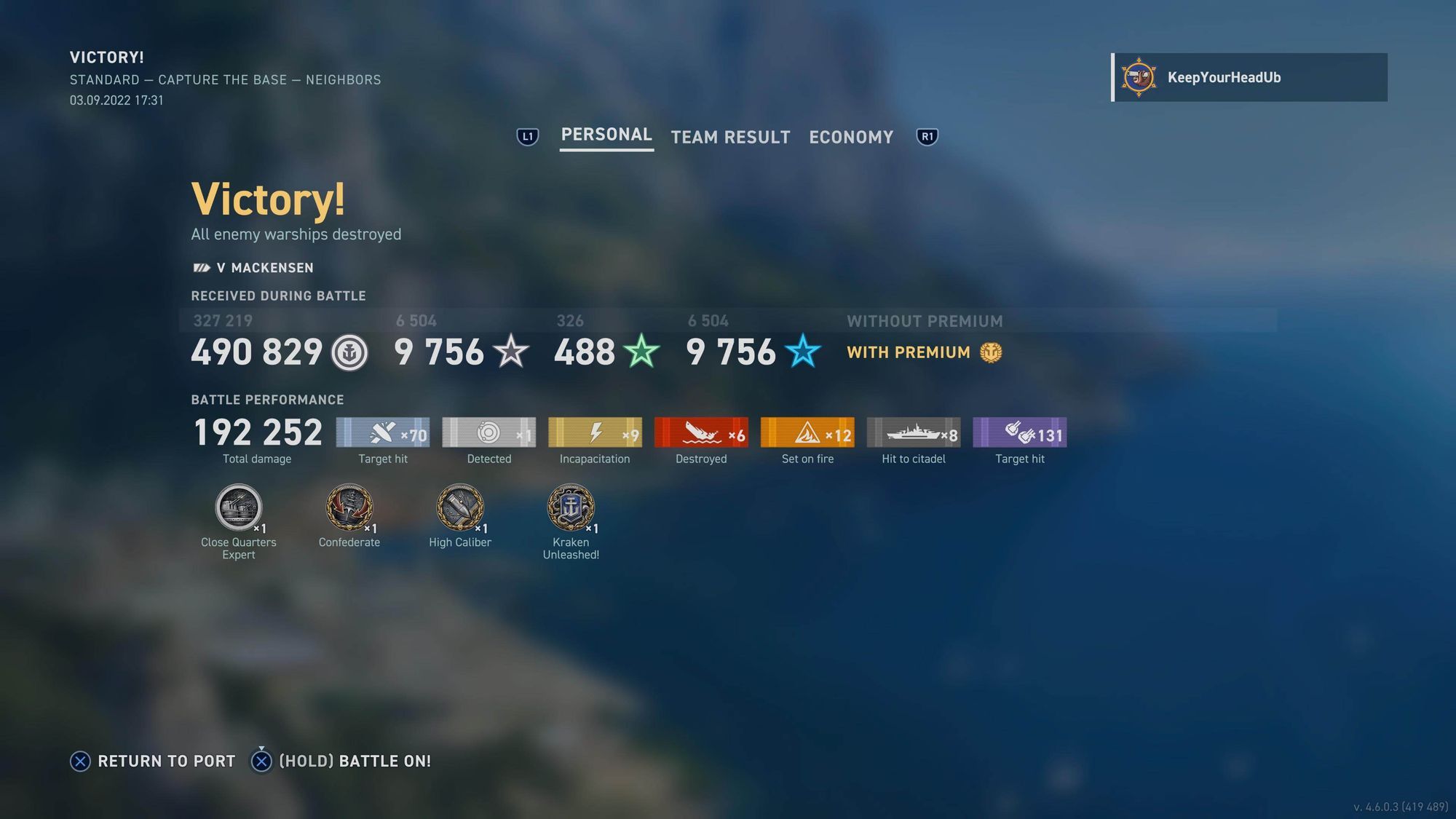The width and height of the screenshot is (1456, 819).
Task: Click the credits anchor currency icon
Action: click(350, 353)
